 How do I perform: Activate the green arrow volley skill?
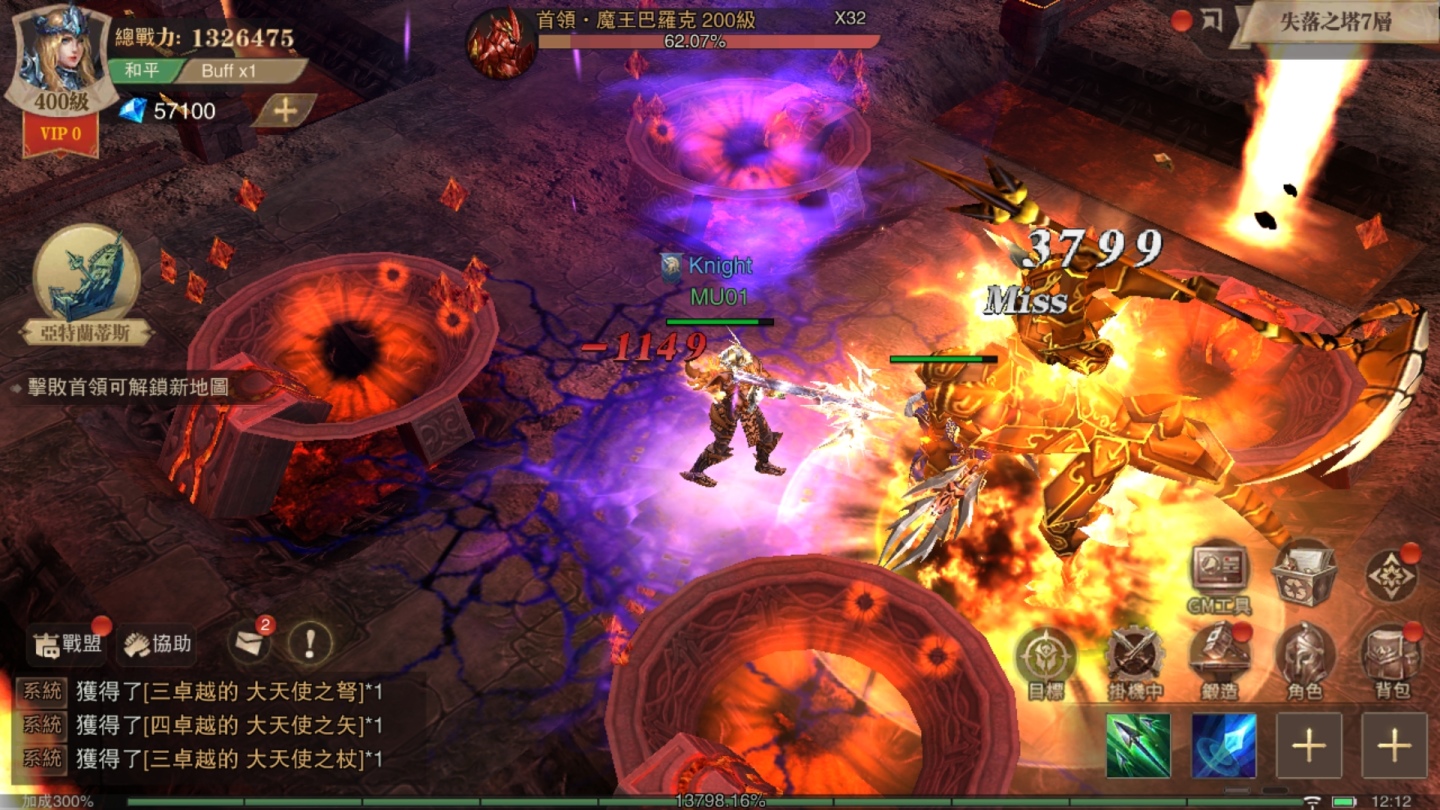1138,745
